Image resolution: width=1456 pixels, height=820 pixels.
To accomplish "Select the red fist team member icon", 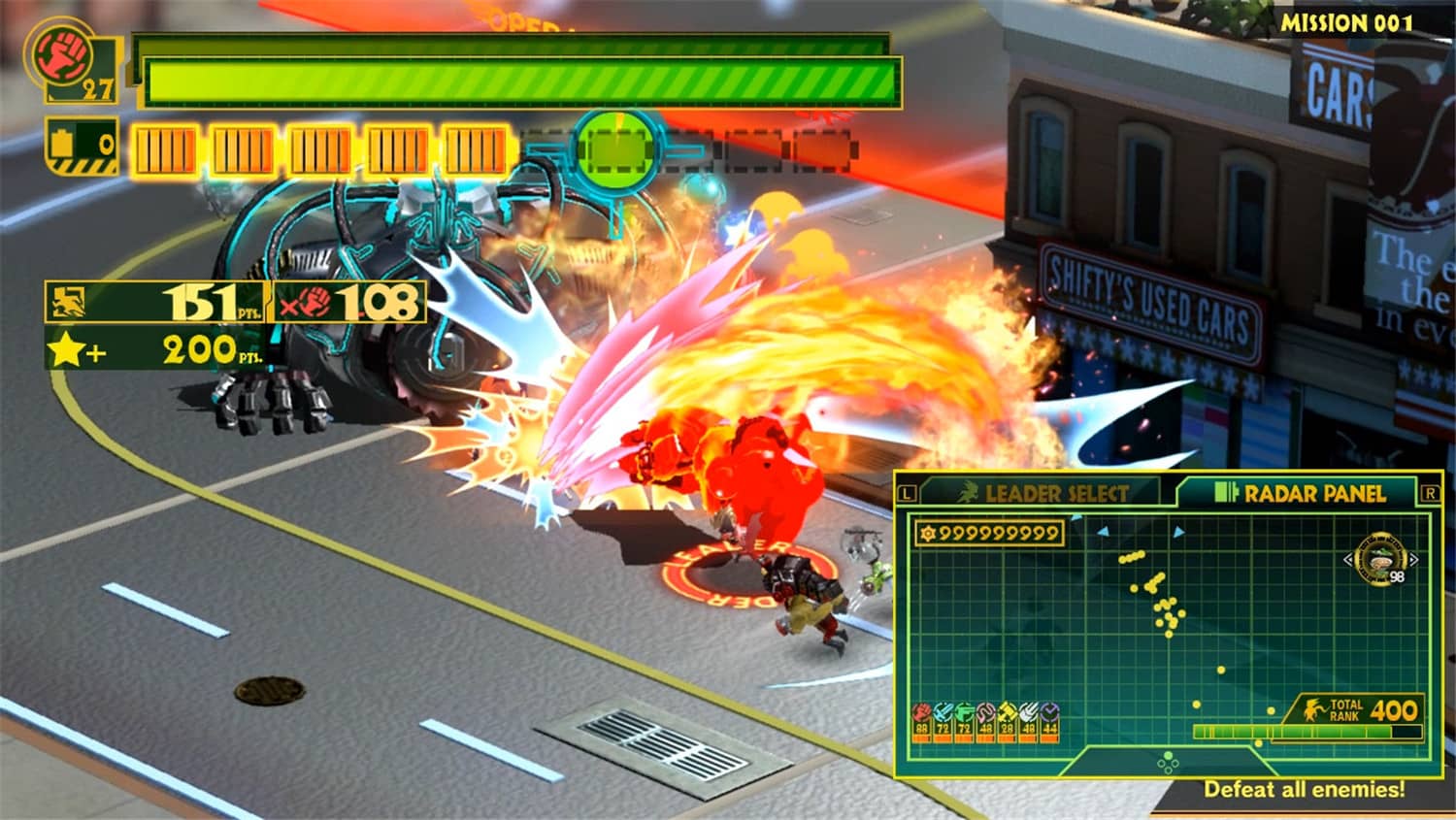I will 920,711.
